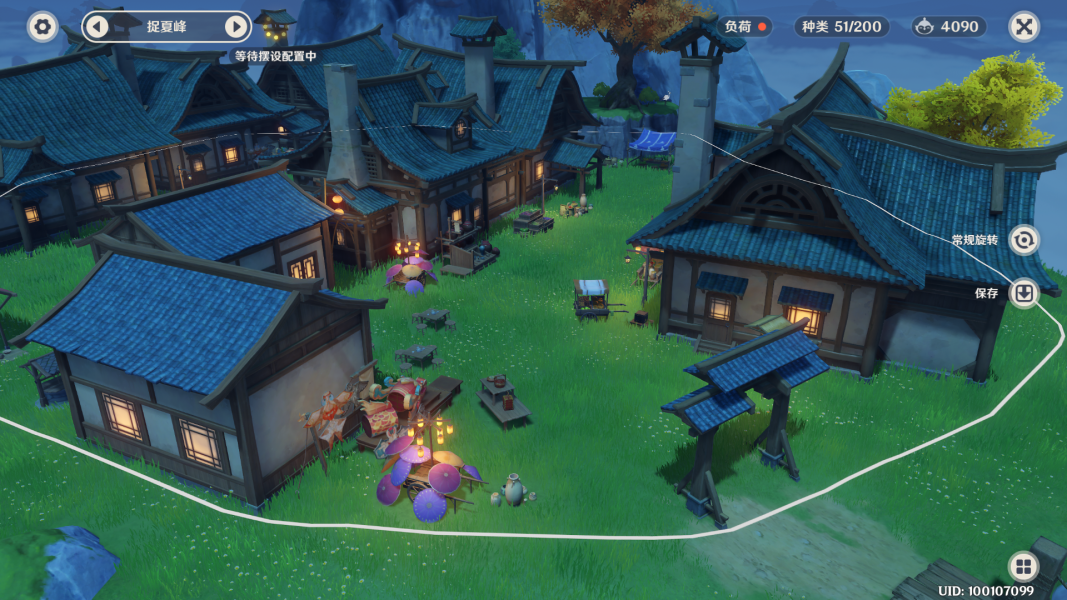Switch to the next layout with right arrow

[235, 27]
